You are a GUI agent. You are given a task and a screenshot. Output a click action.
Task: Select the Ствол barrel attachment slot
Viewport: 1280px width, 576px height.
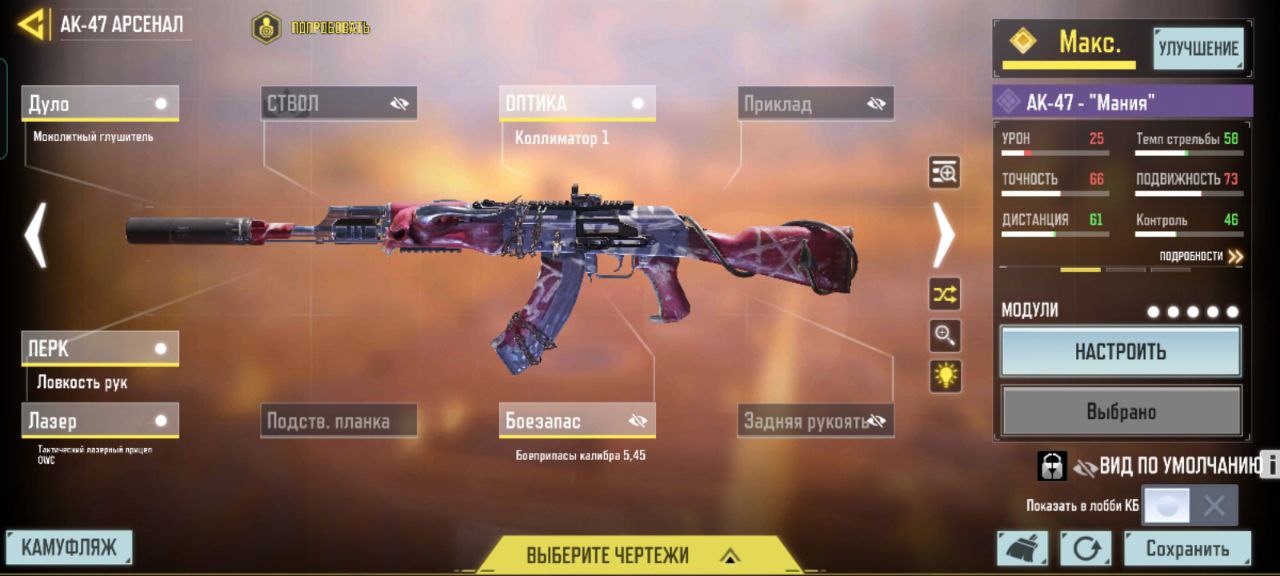point(339,104)
